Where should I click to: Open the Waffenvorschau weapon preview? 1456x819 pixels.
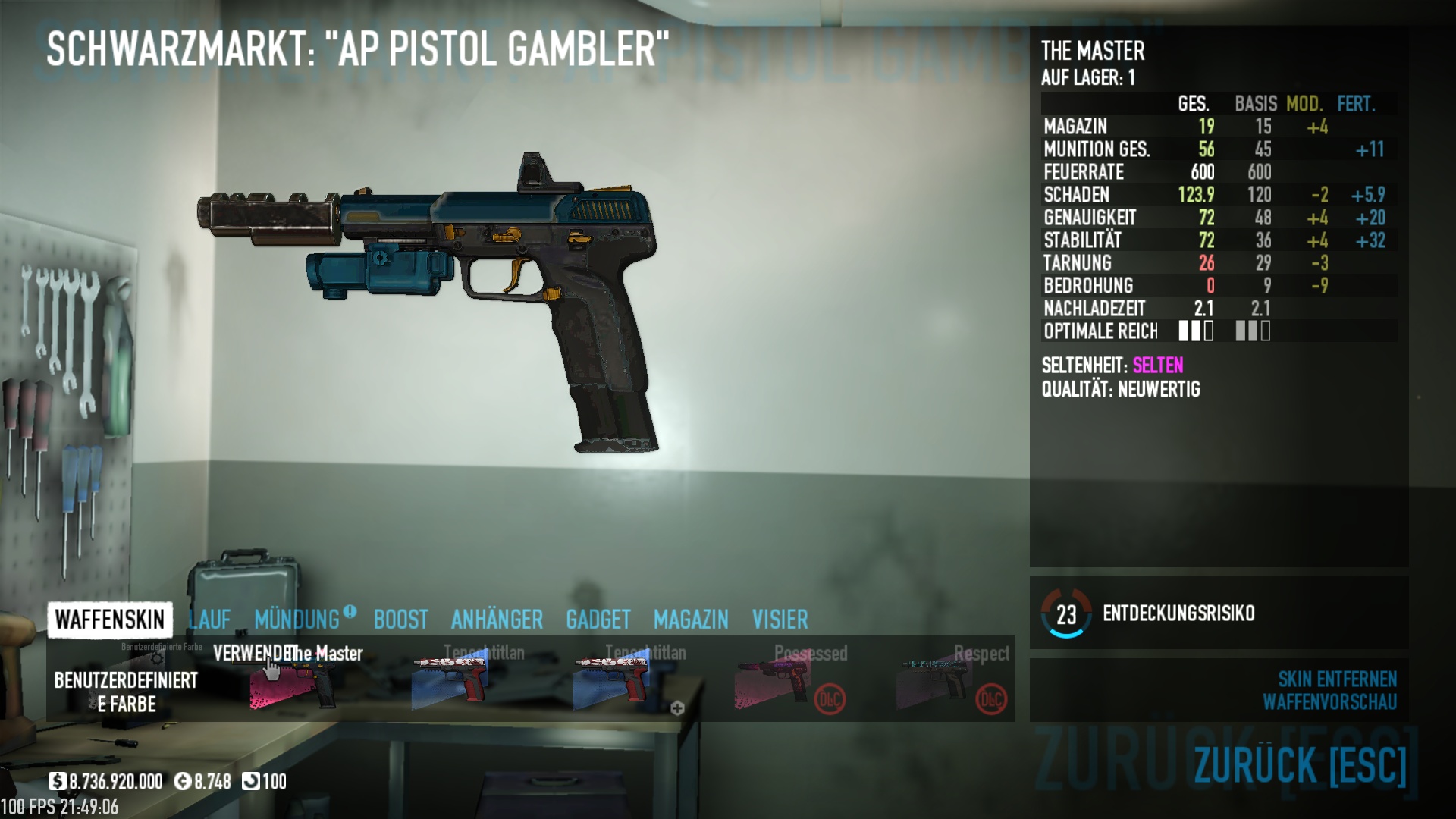click(x=1329, y=702)
